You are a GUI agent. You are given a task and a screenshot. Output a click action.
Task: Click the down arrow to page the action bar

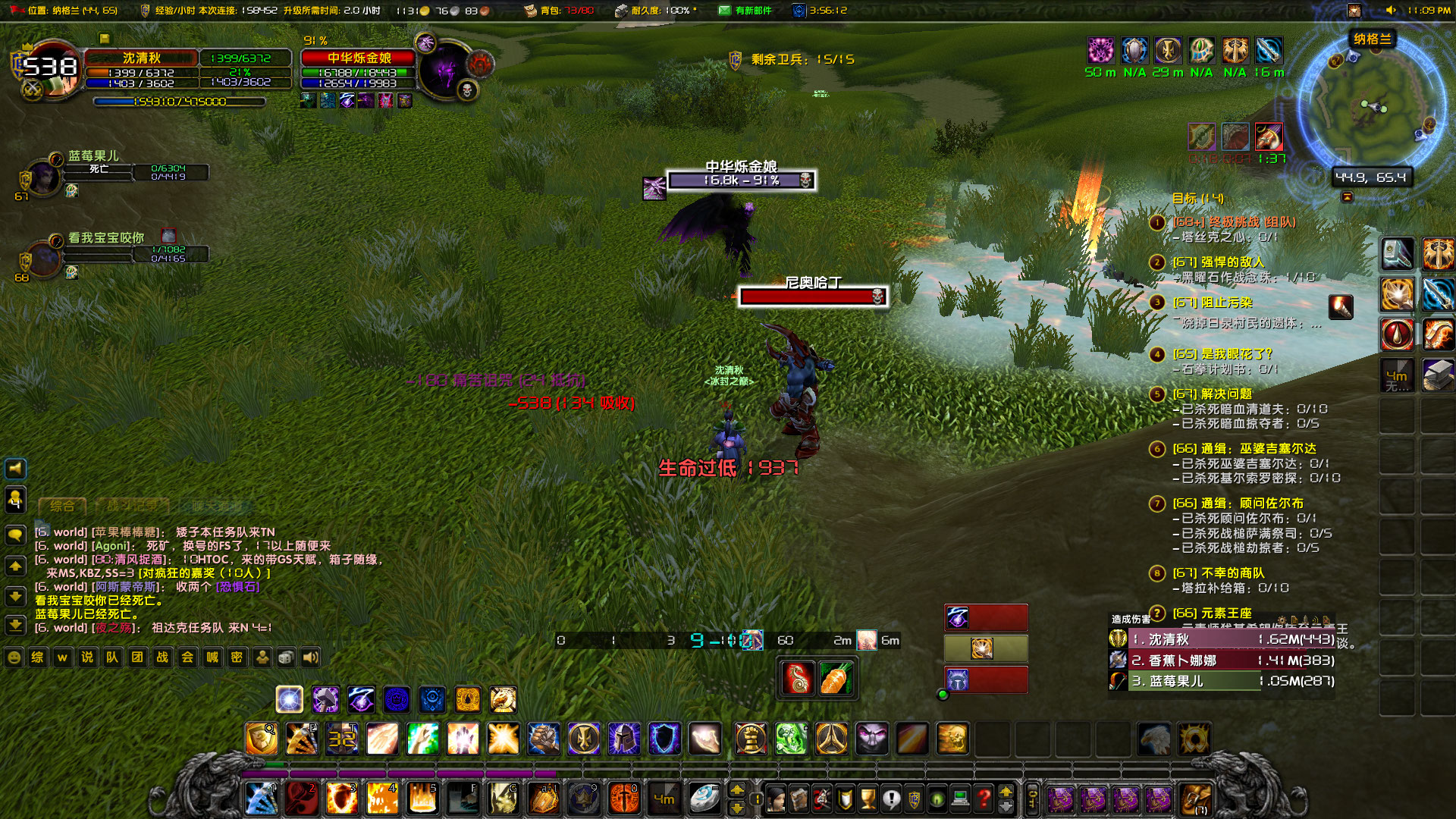1006,807
